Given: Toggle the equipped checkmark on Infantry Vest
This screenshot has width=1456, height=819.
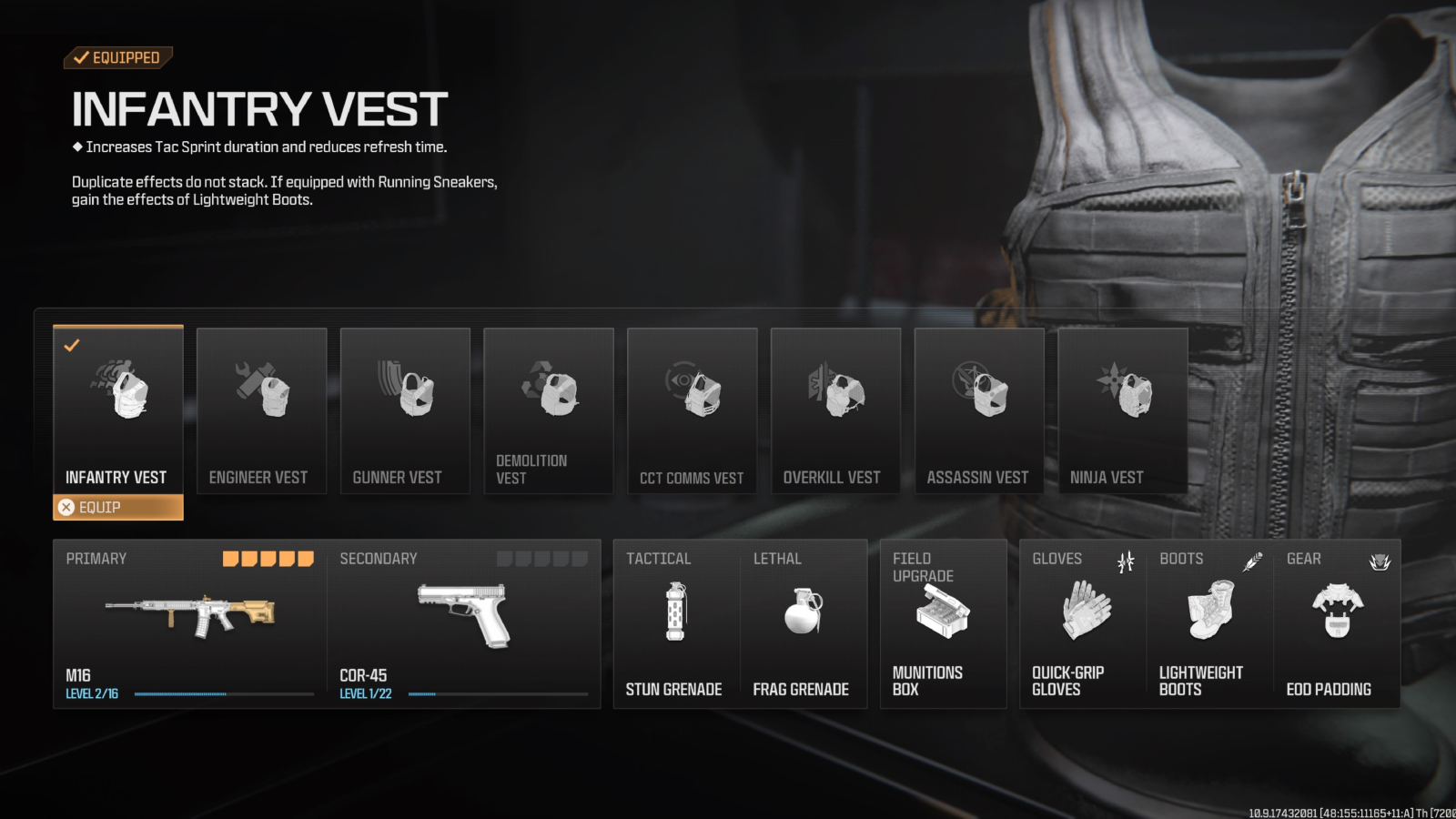Looking at the screenshot, I should pos(72,344).
